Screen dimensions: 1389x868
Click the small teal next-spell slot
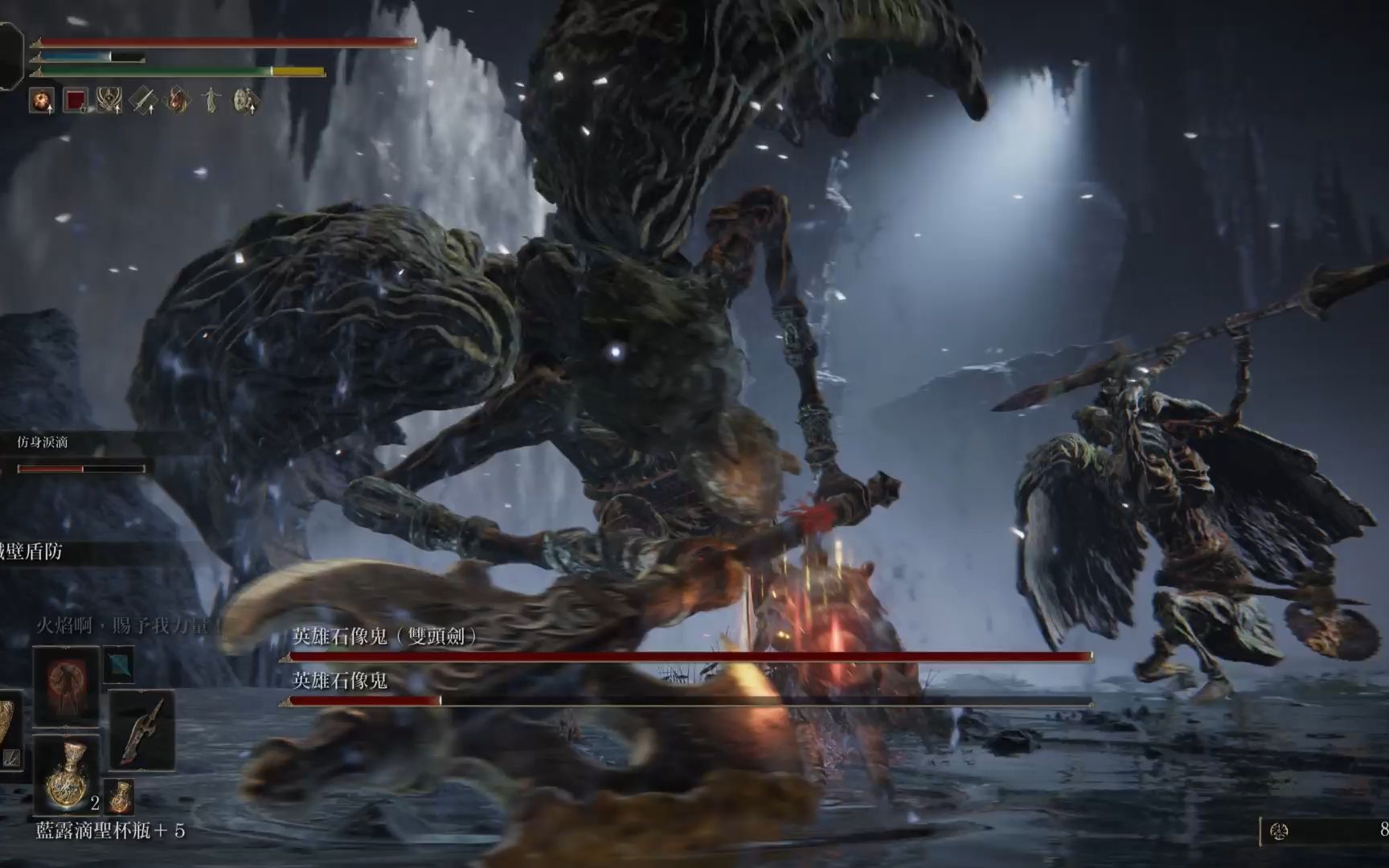[119, 664]
